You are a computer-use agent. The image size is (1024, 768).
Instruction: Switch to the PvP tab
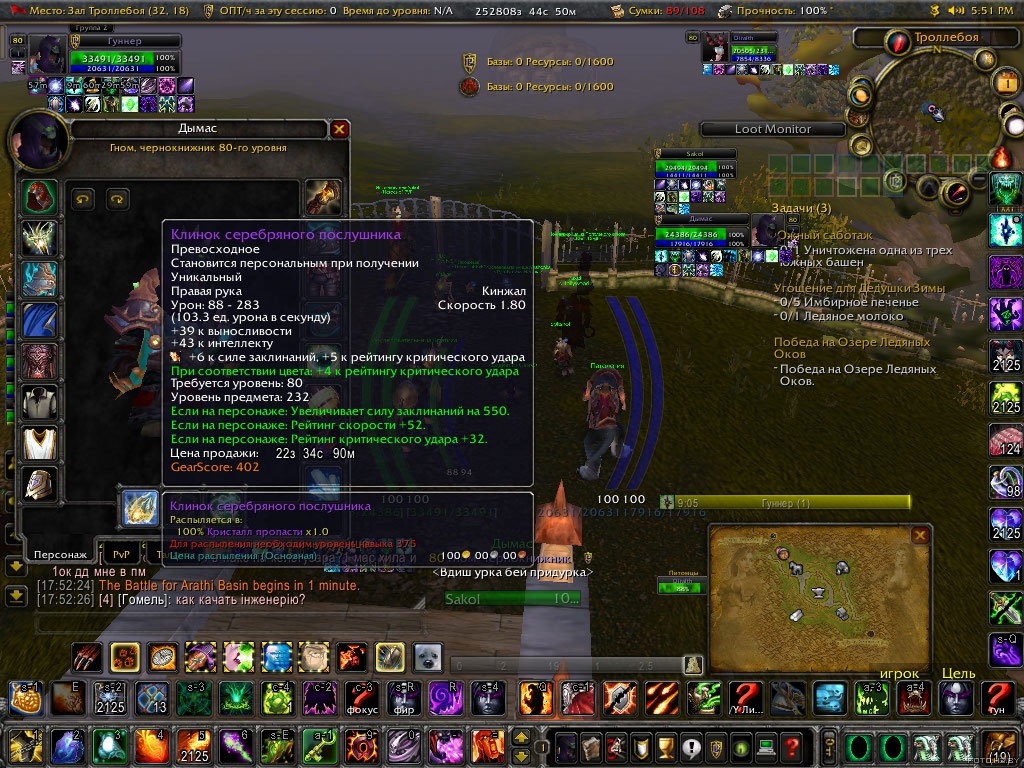point(122,553)
